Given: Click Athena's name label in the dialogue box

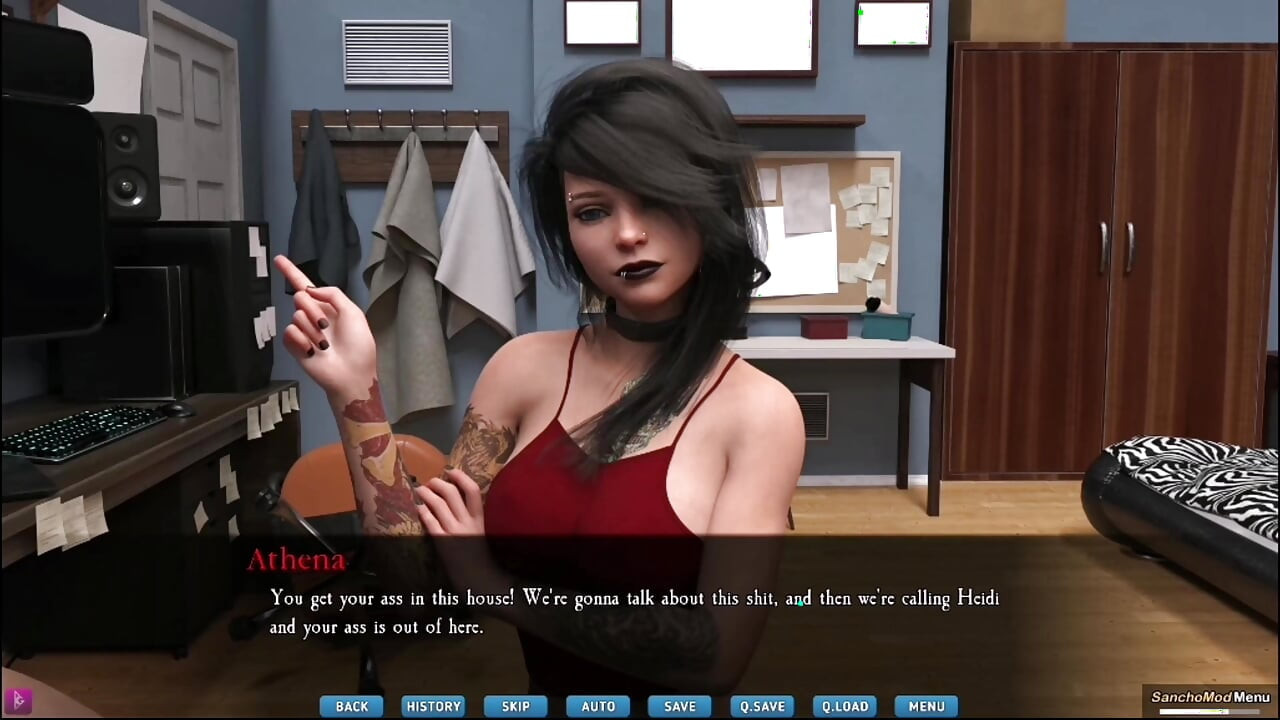Looking at the screenshot, I should [296, 560].
